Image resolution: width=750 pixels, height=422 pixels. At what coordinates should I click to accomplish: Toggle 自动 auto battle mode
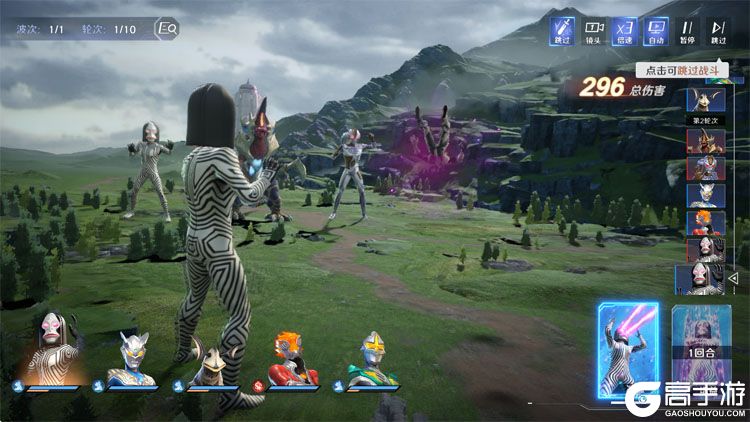pos(656,32)
